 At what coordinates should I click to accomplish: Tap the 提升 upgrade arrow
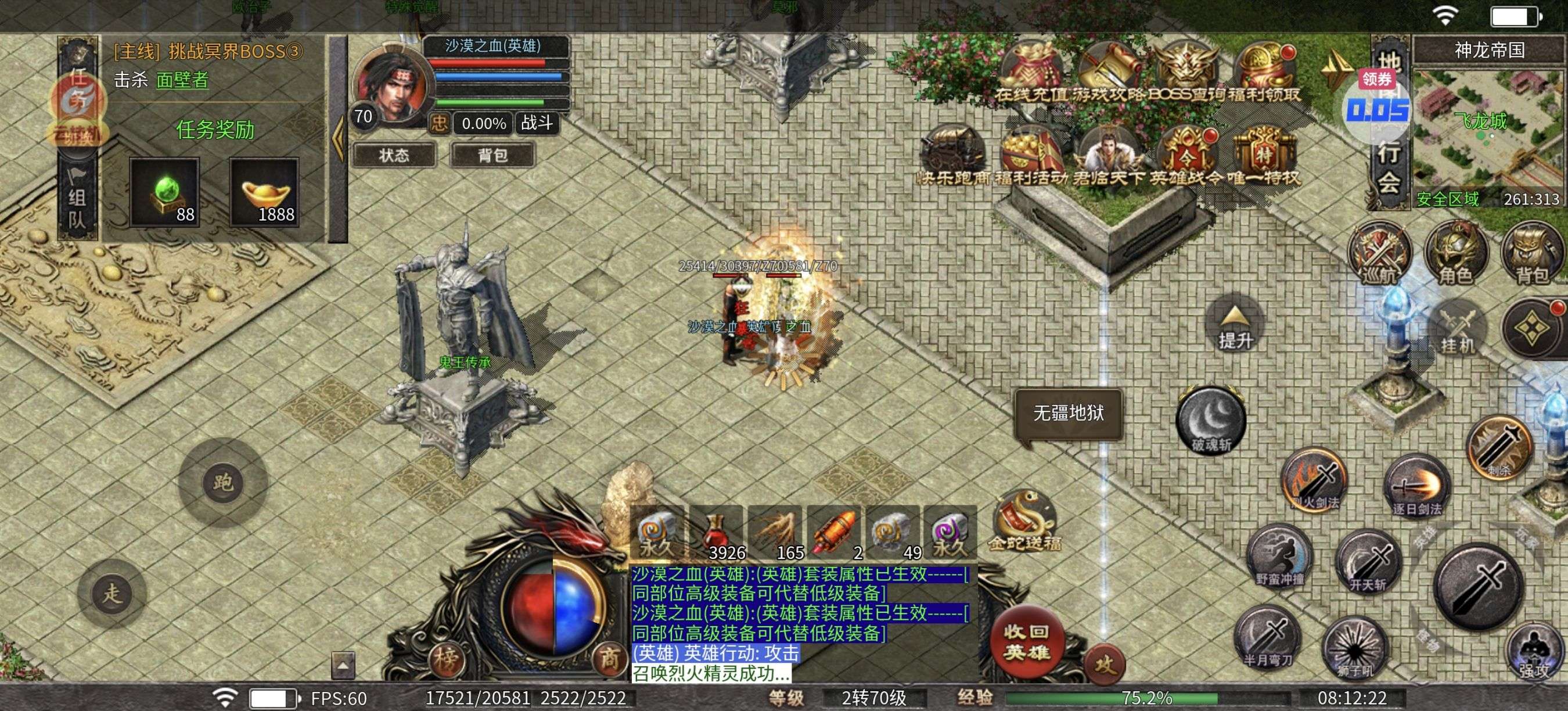1235,326
